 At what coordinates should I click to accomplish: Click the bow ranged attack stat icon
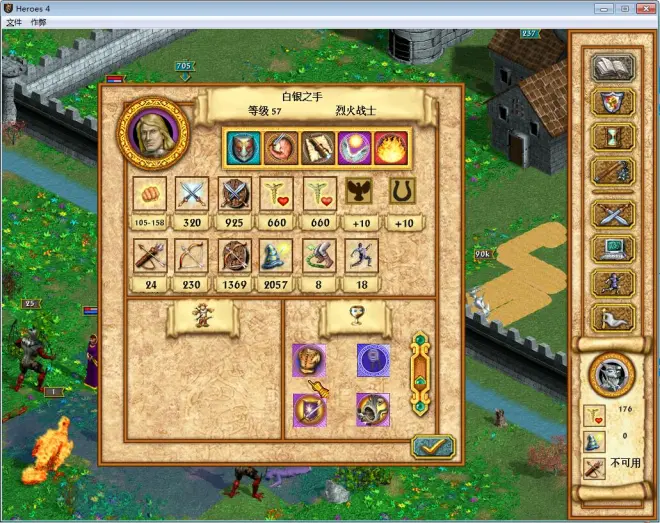(191, 256)
